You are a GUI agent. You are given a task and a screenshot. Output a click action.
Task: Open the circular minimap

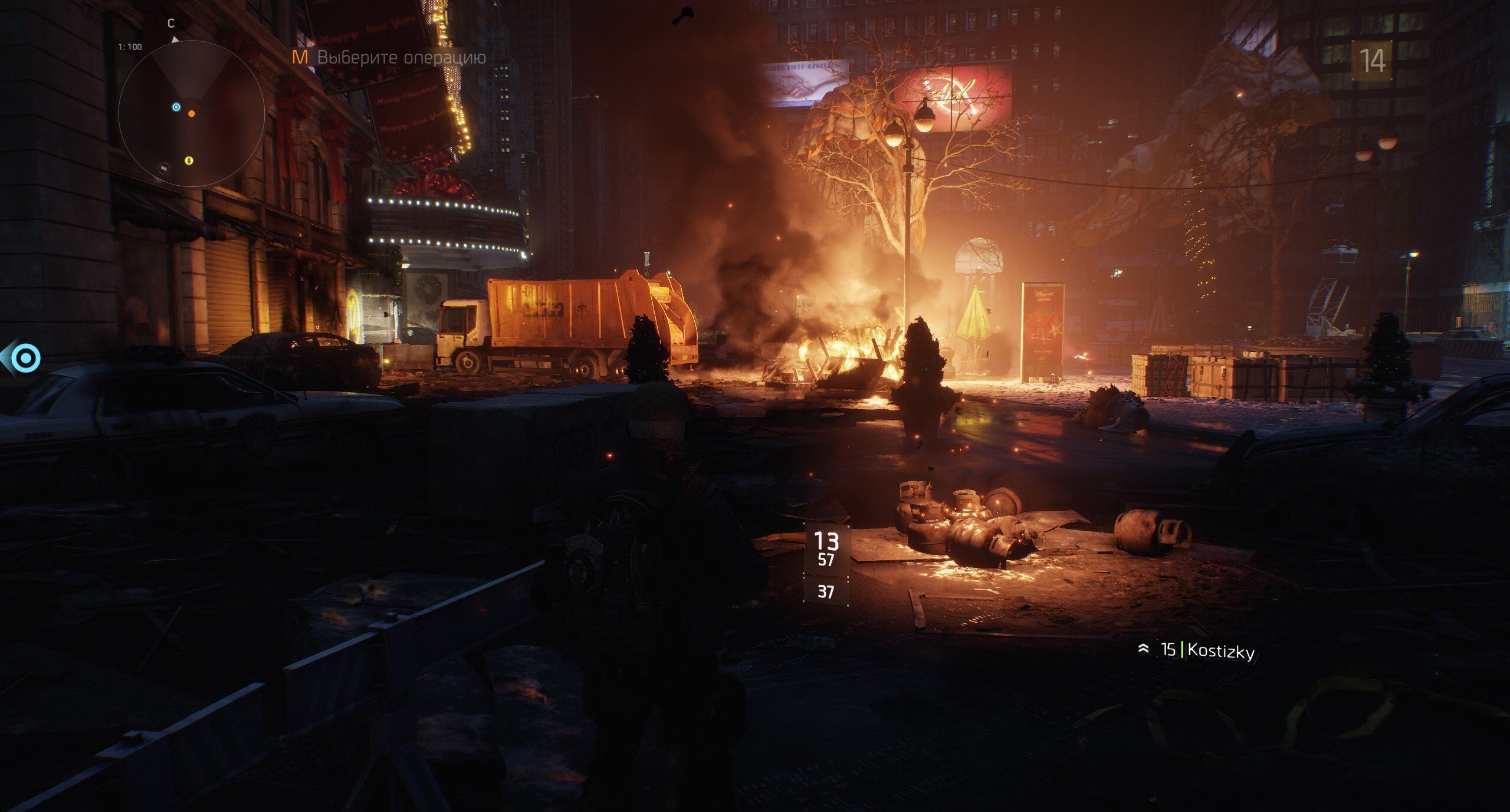[191, 114]
